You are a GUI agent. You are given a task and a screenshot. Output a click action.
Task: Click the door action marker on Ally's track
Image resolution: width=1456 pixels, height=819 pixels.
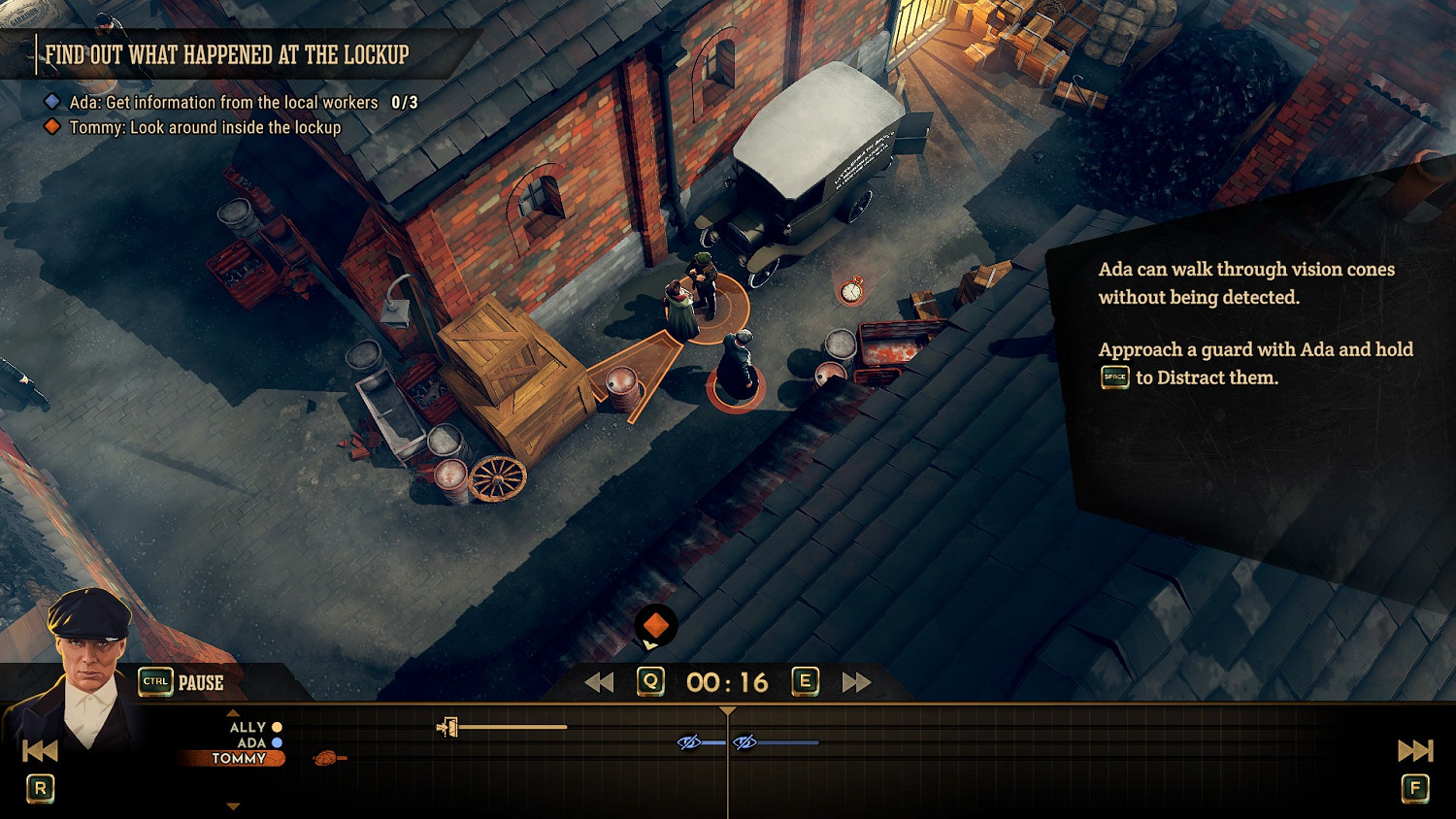[447, 727]
